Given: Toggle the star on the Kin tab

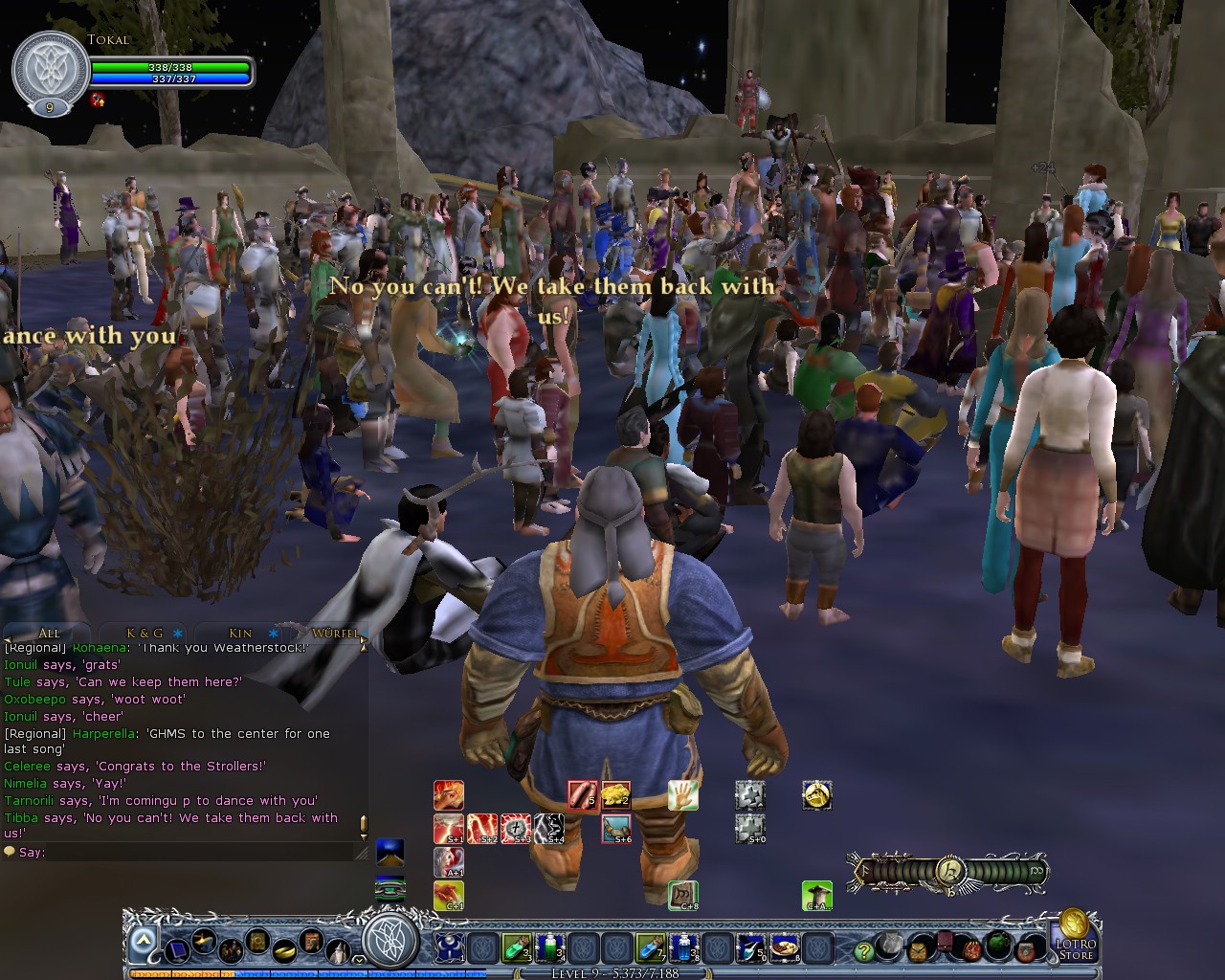Looking at the screenshot, I should tap(271, 633).
